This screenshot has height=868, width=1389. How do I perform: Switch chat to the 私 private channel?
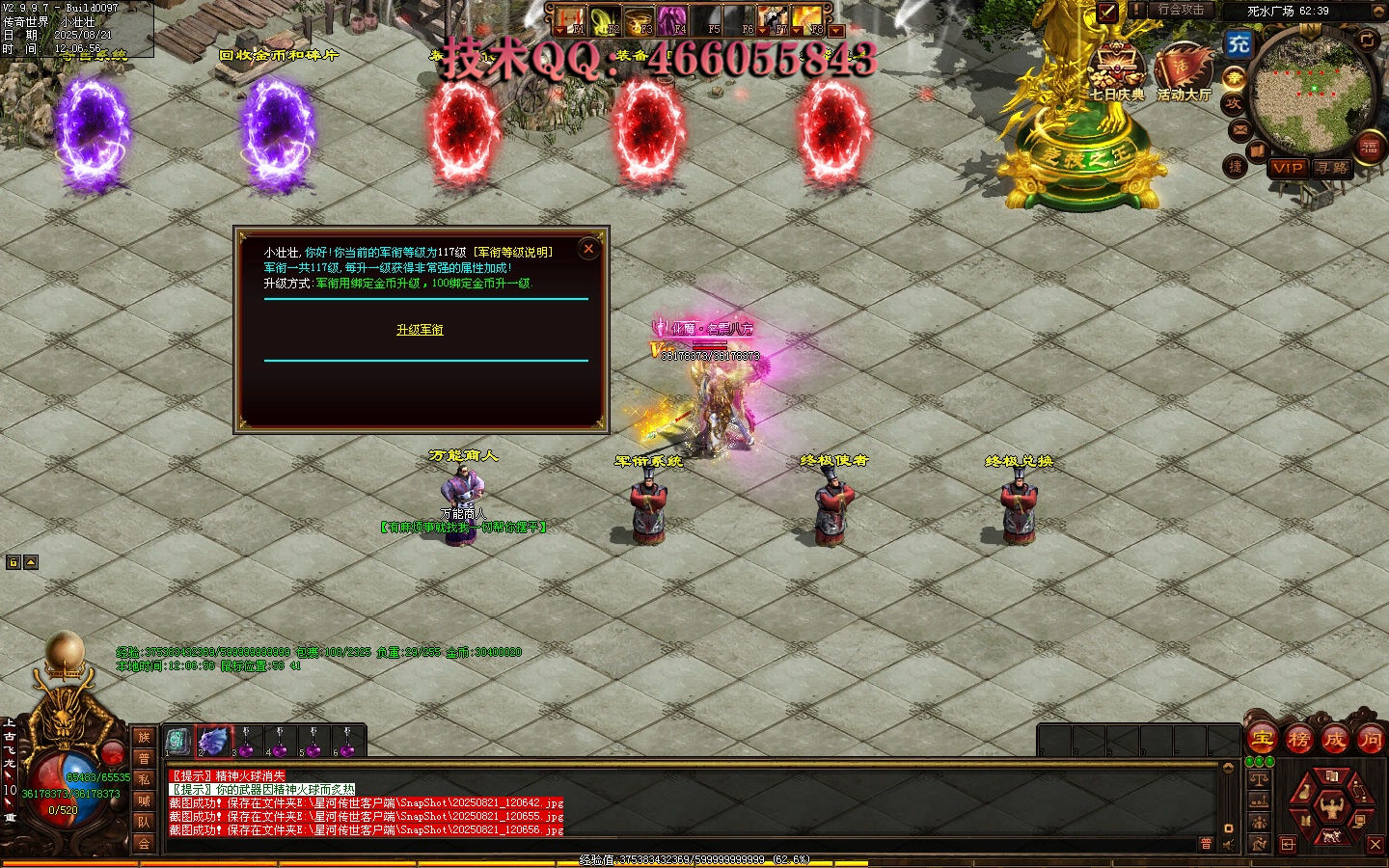pos(144,779)
